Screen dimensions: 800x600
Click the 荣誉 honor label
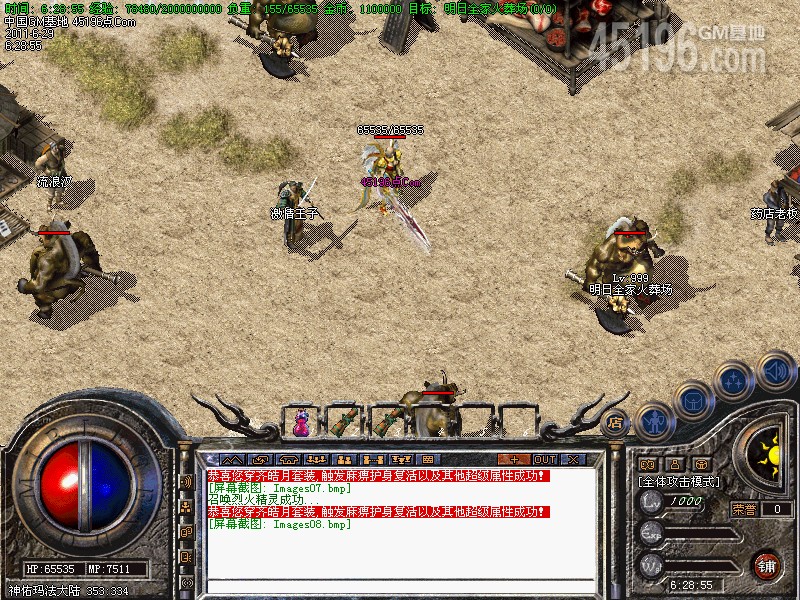pyautogui.click(x=744, y=509)
